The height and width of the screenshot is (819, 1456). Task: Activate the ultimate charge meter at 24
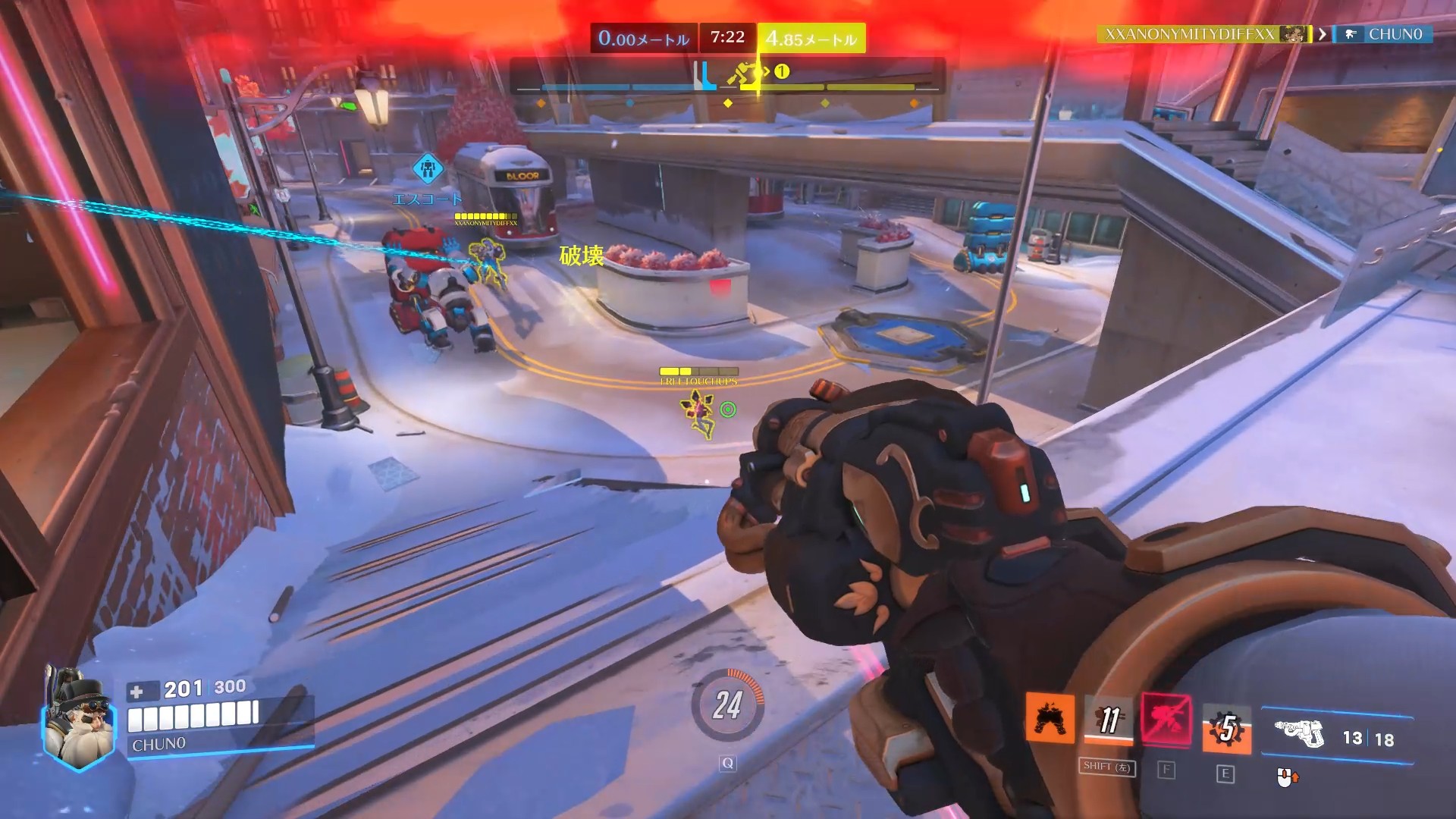(x=727, y=705)
